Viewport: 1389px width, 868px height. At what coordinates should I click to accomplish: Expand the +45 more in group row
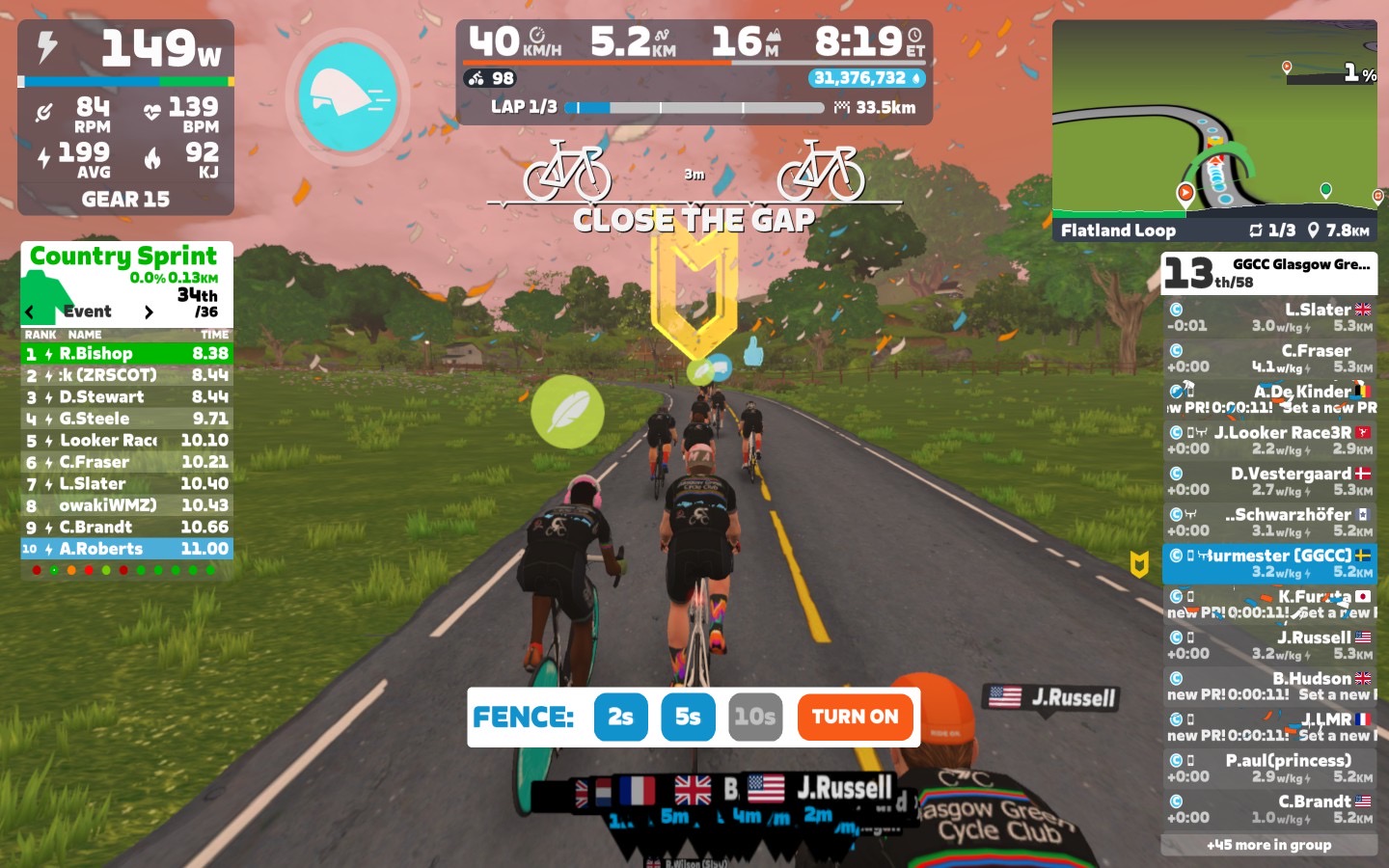click(1268, 845)
